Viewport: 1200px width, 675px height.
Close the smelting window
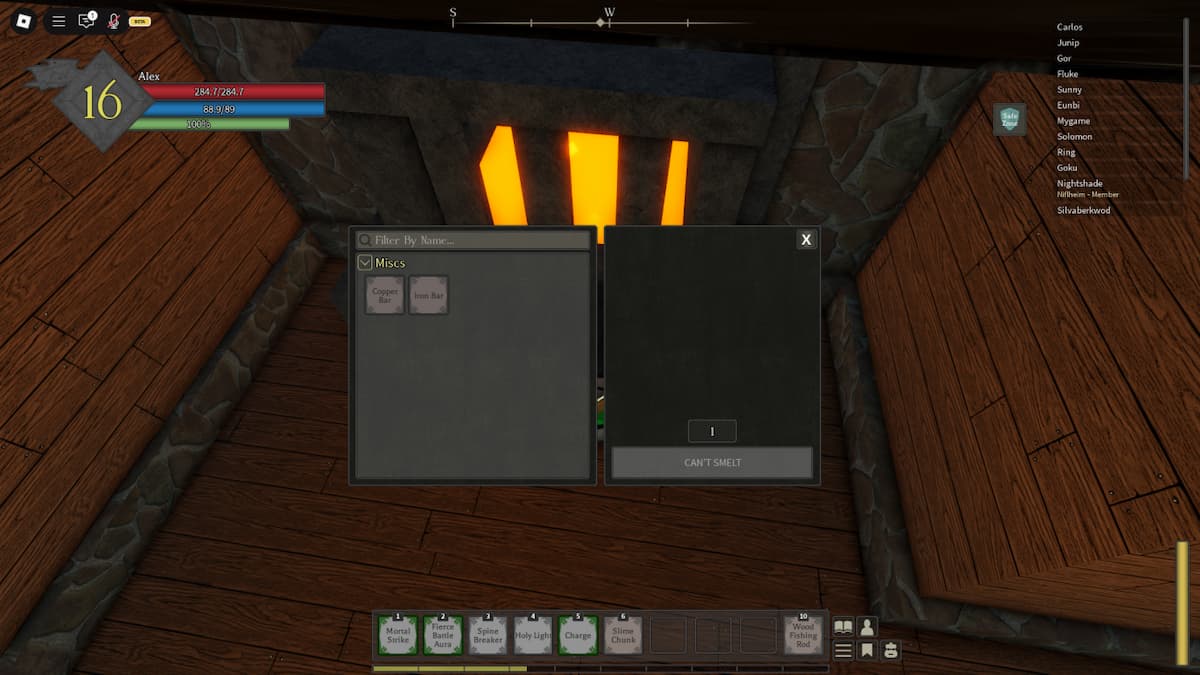click(x=806, y=240)
